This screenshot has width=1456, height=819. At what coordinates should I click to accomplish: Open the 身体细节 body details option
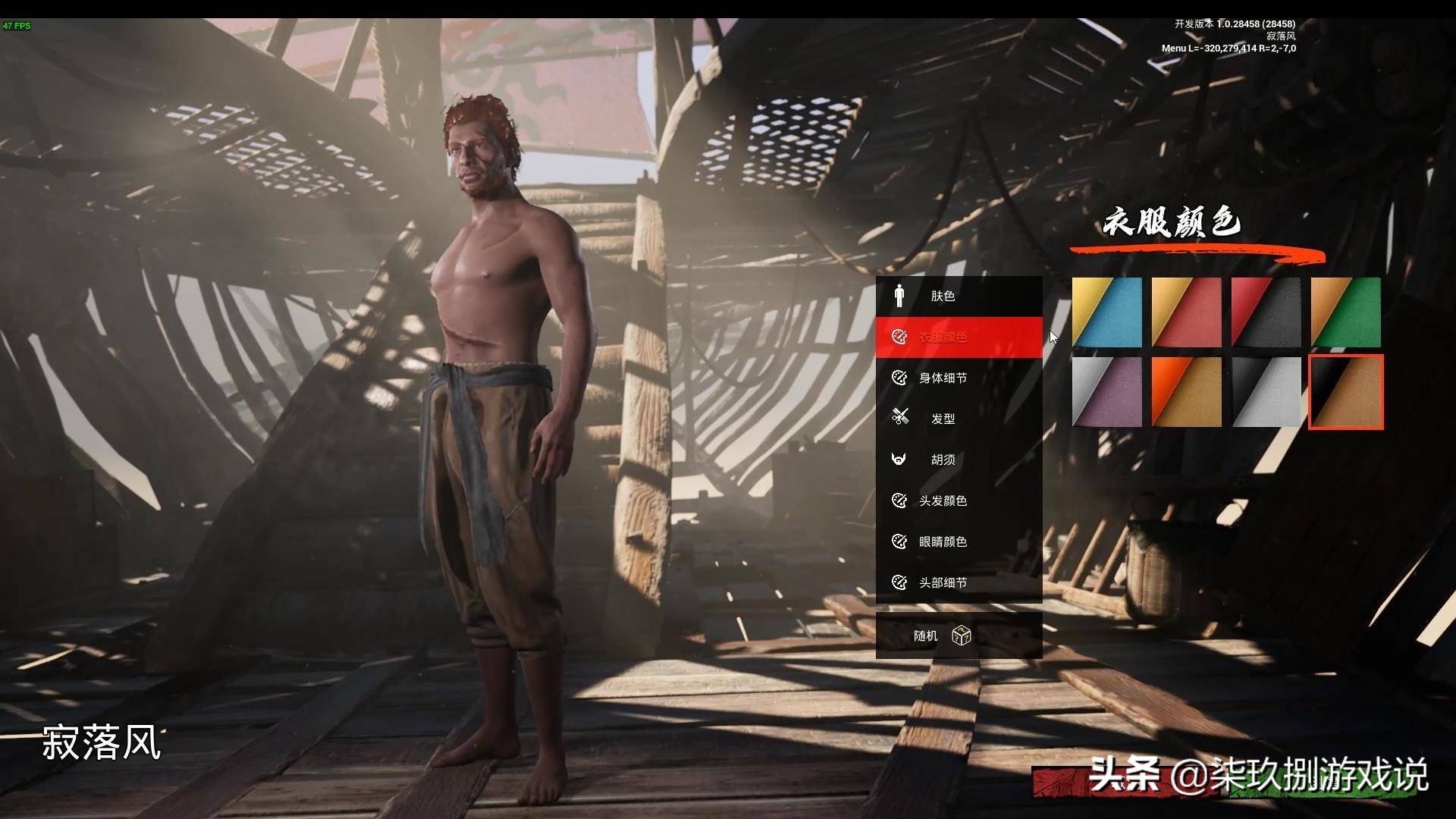pos(959,378)
